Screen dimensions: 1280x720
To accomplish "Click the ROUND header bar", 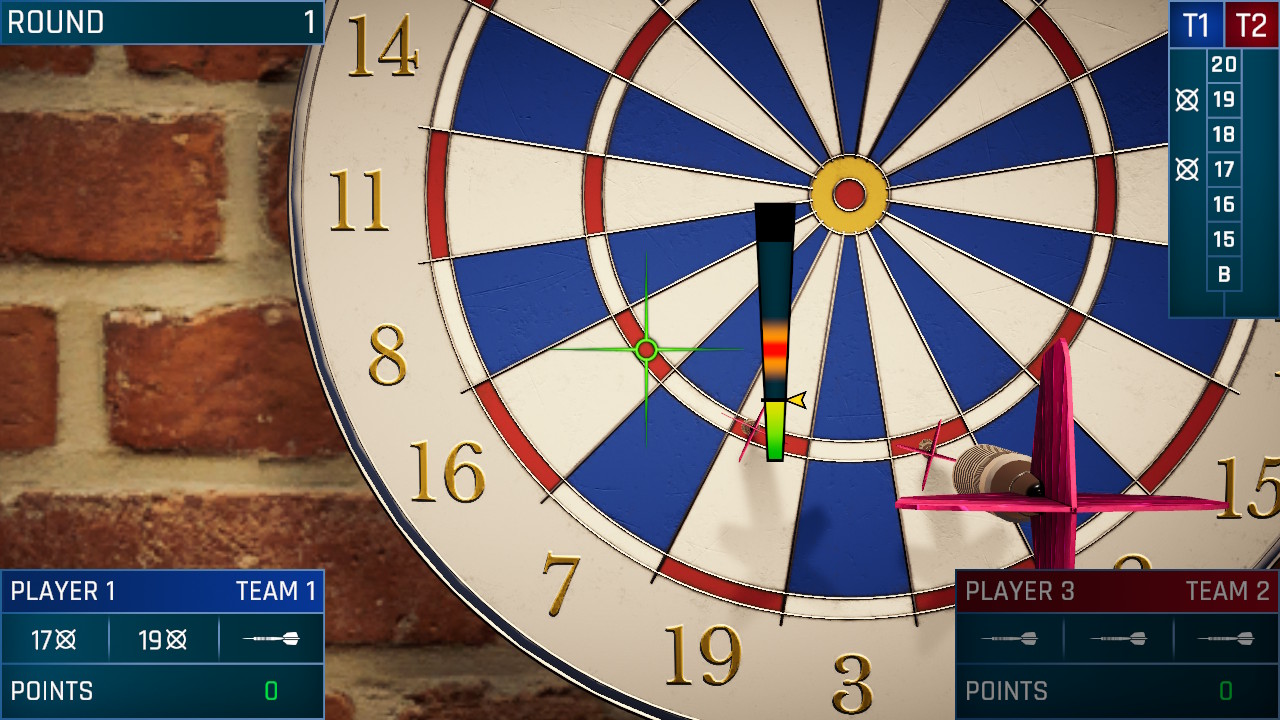I will pos(160,22).
